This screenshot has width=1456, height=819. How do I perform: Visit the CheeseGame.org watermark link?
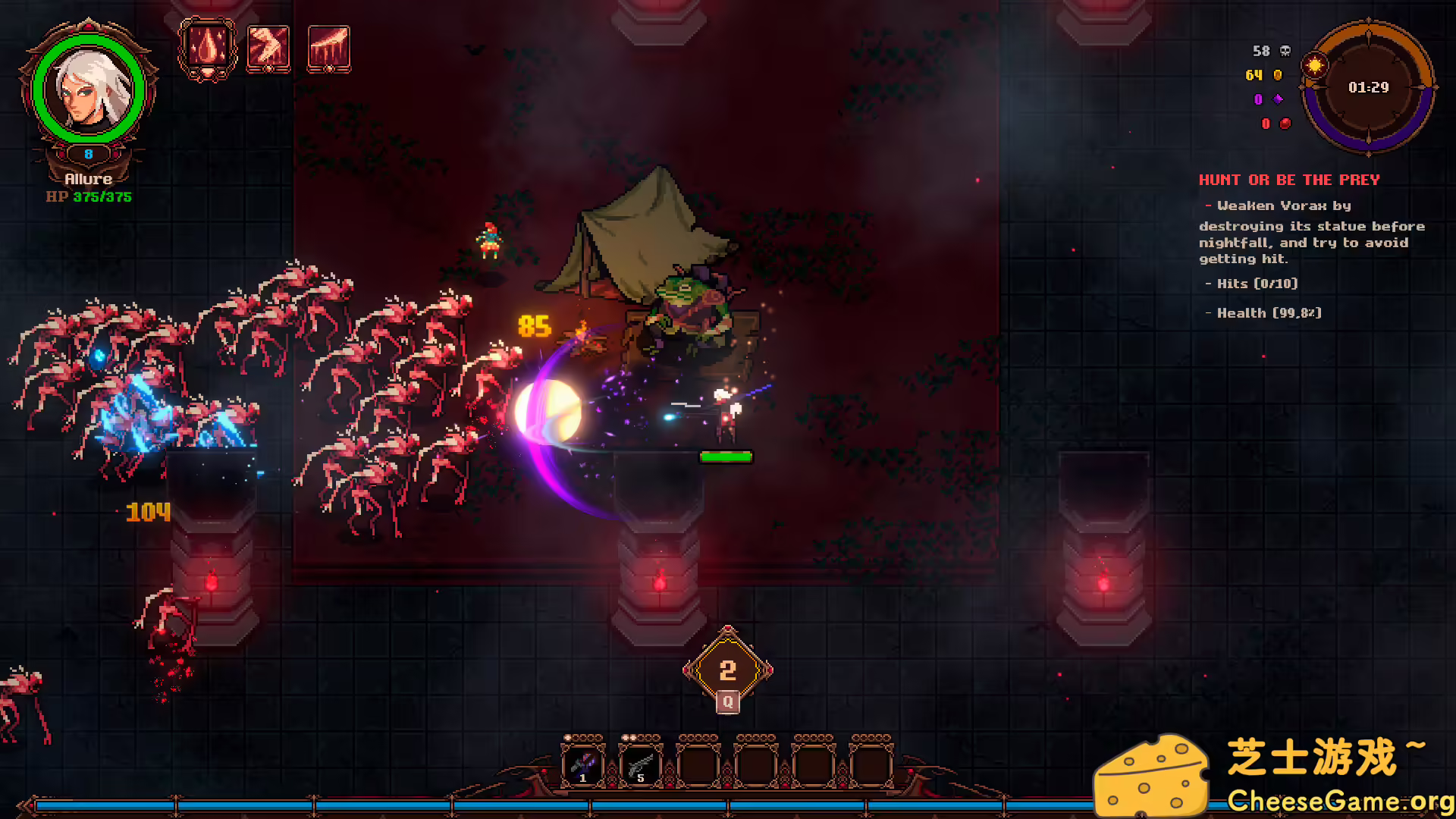click(1340, 800)
